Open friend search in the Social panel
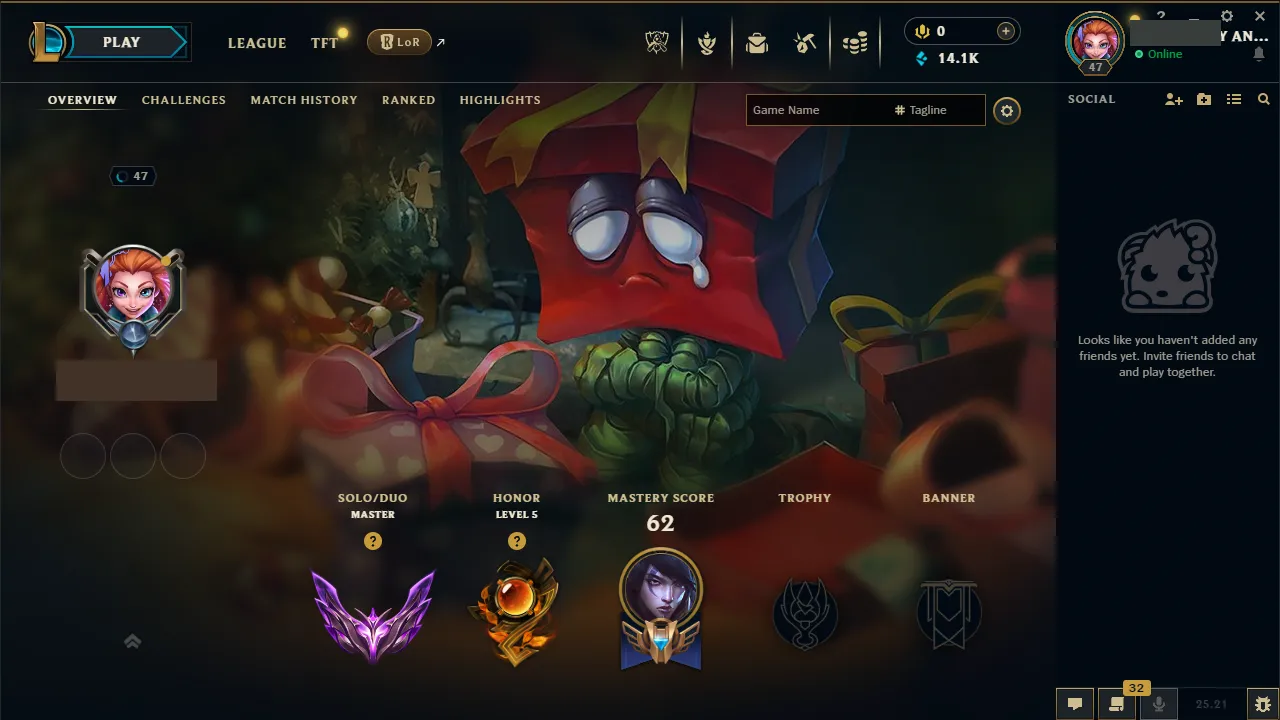 (1264, 99)
